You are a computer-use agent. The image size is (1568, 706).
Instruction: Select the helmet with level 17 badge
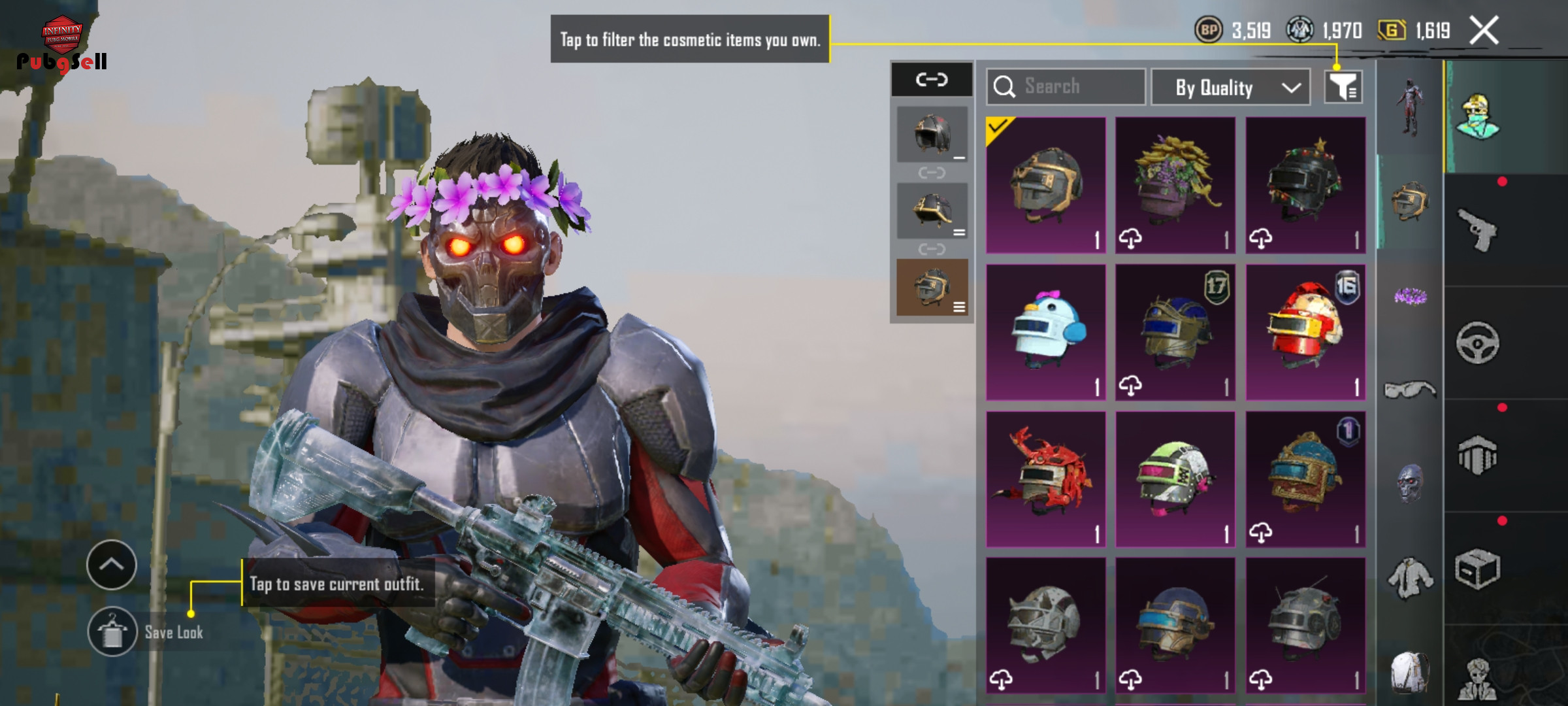coord(1175,332)
